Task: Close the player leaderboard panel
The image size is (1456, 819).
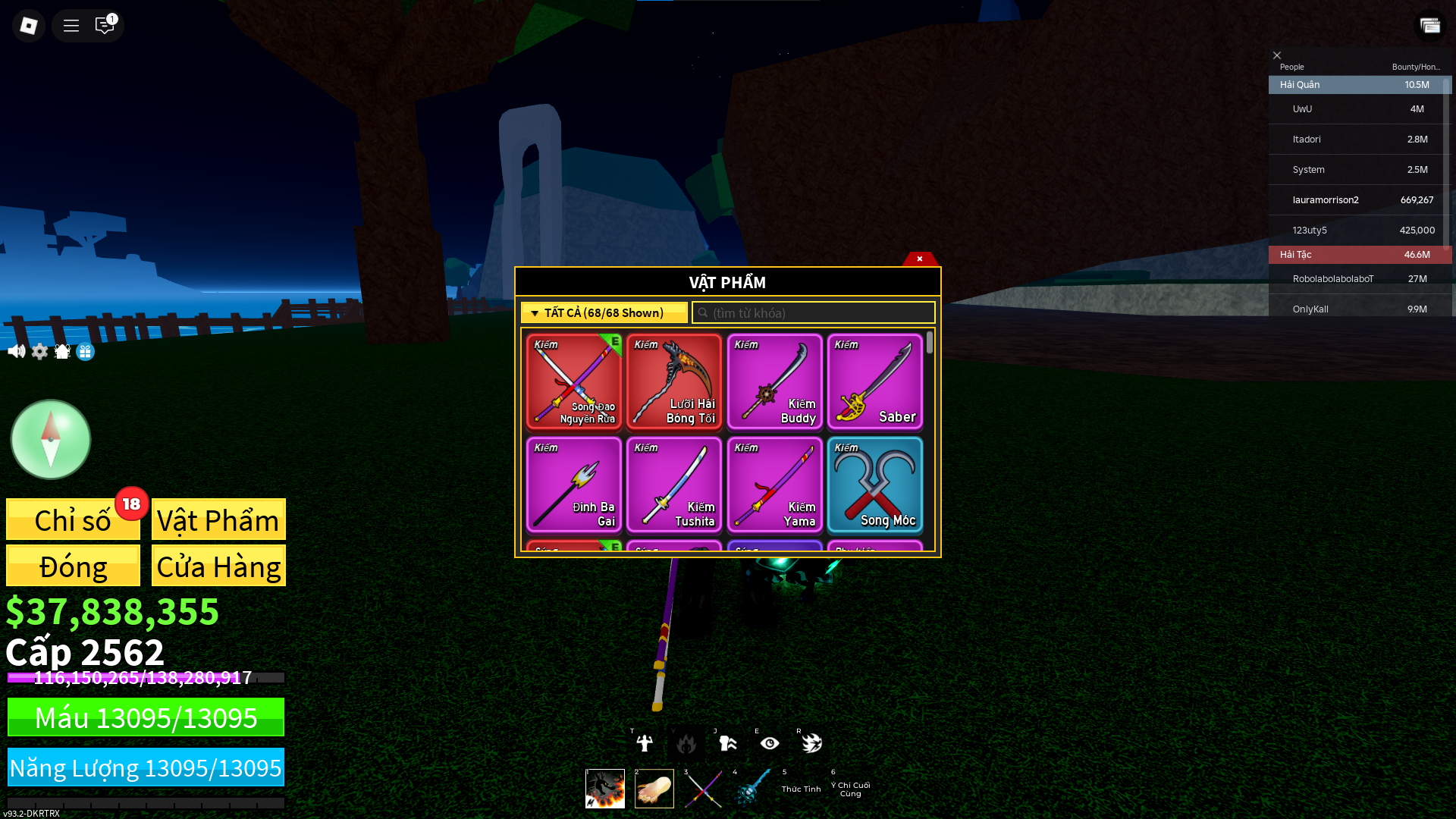Action: click(1277, 55)
